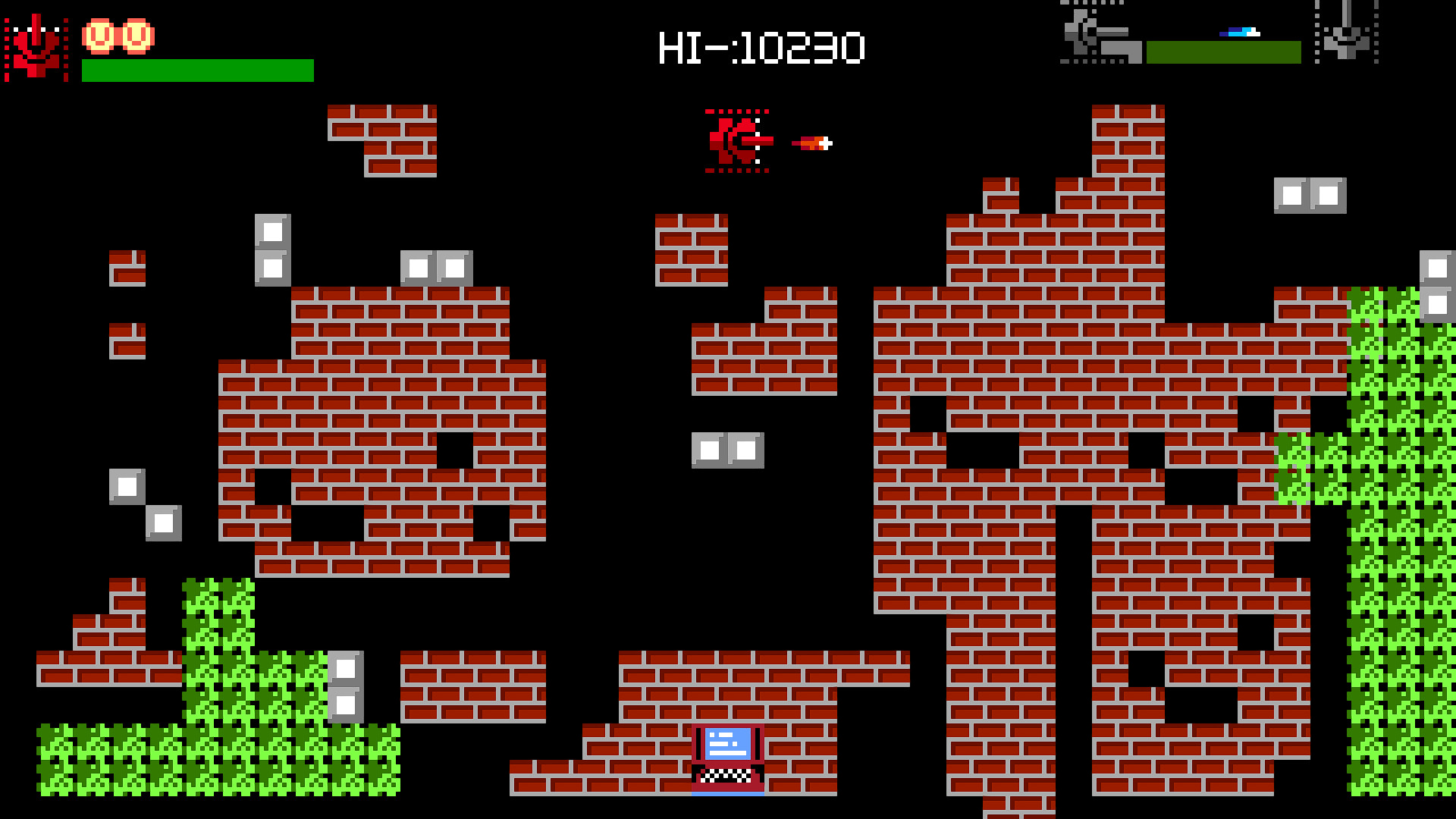Click the steel block pair mid-screen center
The image size is (1456, 819).
click(728, 451)
